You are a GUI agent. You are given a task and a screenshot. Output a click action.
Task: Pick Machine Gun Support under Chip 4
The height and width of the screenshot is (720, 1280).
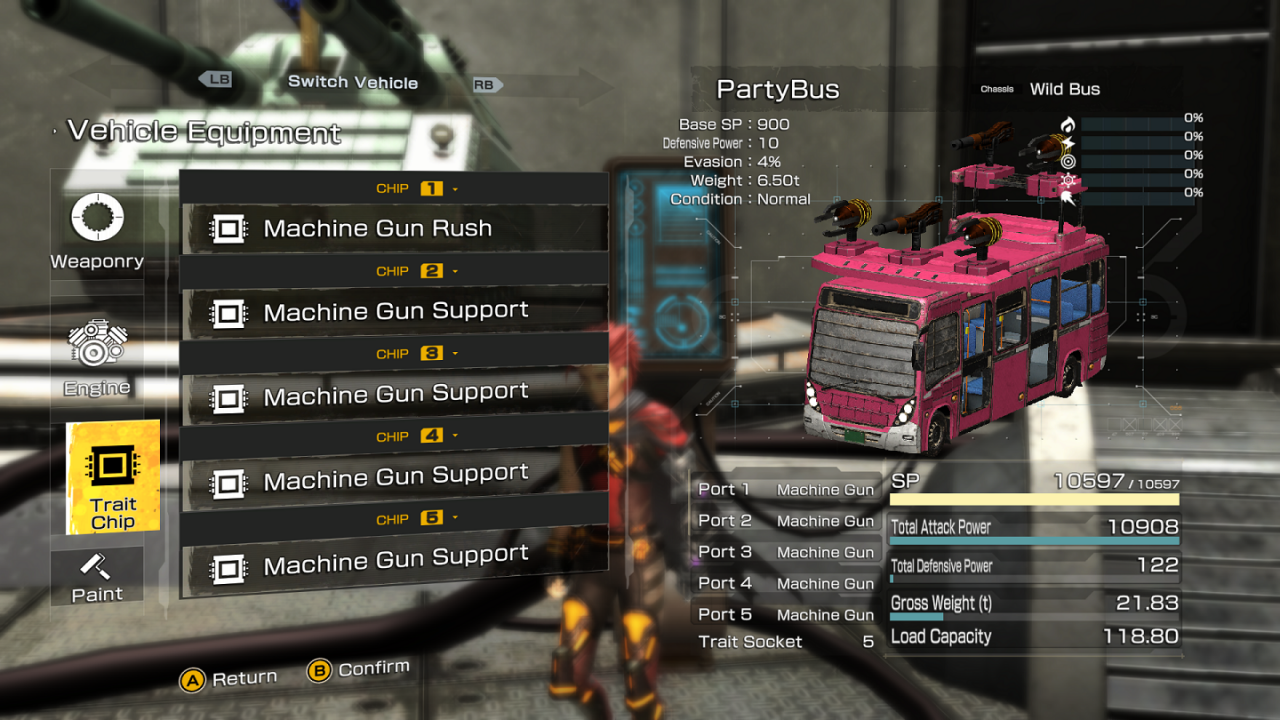(x=394, y=477)
